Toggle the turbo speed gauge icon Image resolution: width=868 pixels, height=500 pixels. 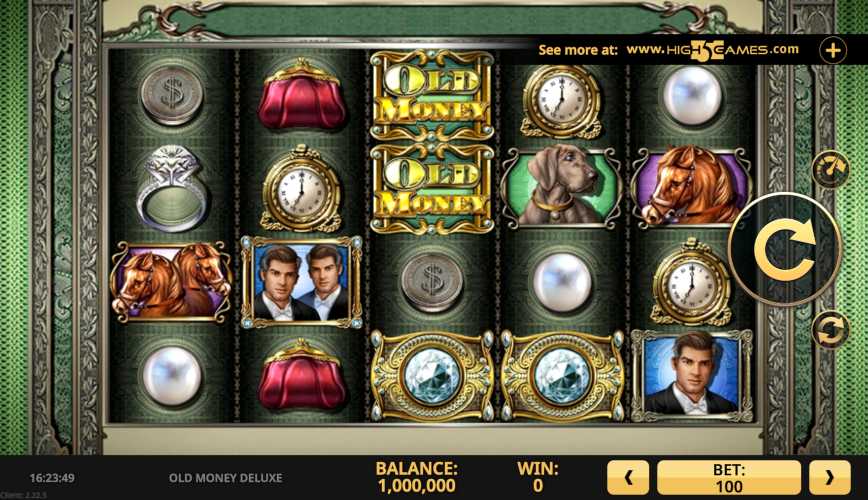point(829,170)
